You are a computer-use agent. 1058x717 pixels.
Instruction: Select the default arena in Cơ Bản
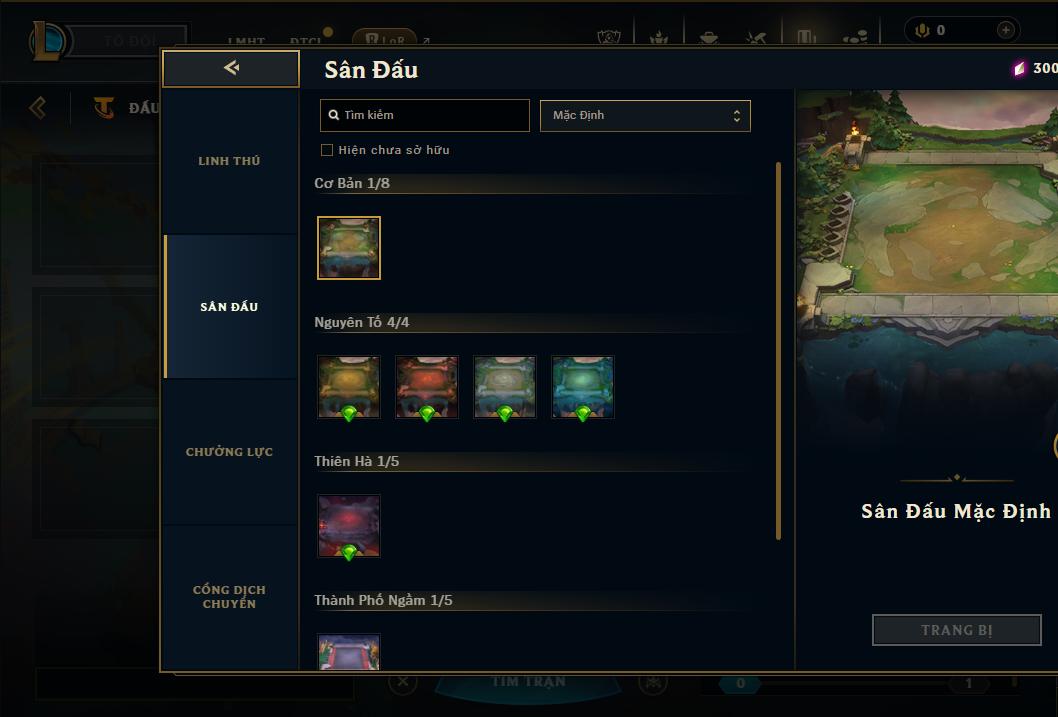click(x=349, y=248)
